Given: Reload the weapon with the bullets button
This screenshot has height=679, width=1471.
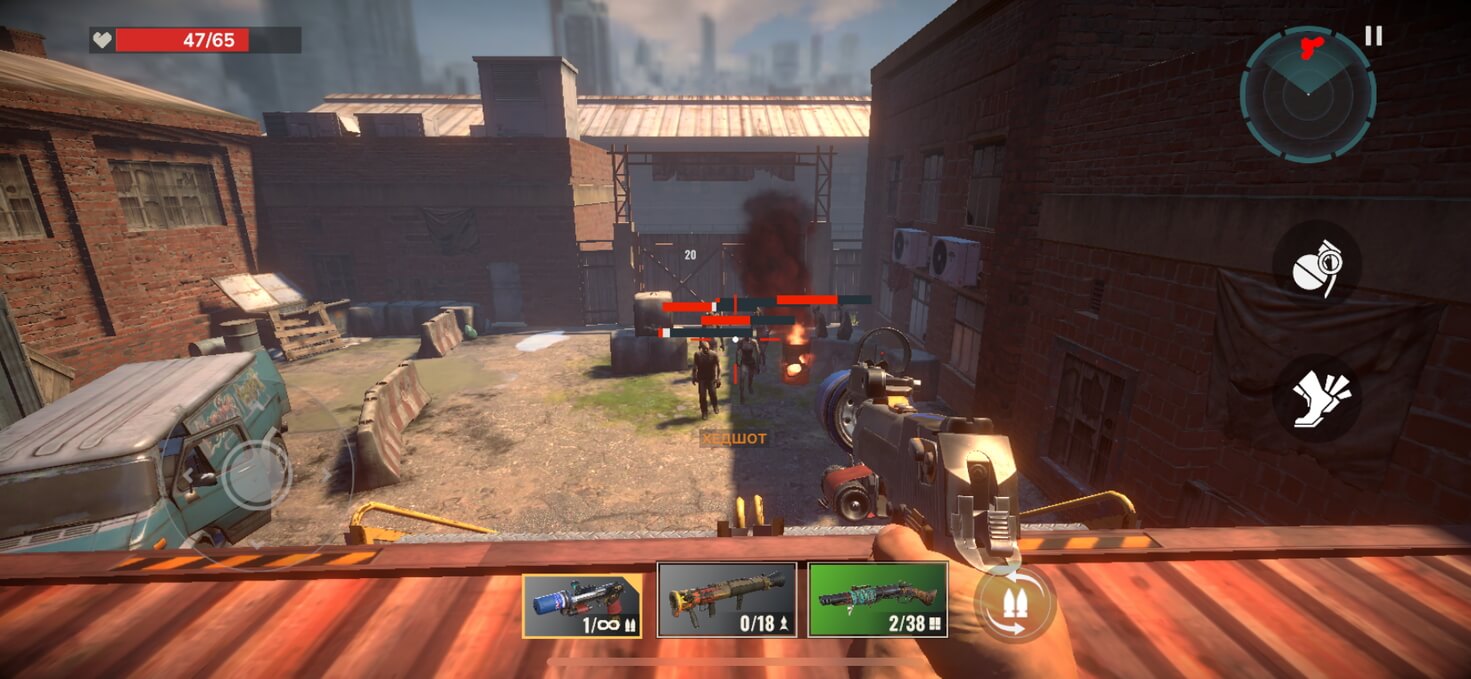Looking at the screenshot, I should click(x=1016, y=603).
